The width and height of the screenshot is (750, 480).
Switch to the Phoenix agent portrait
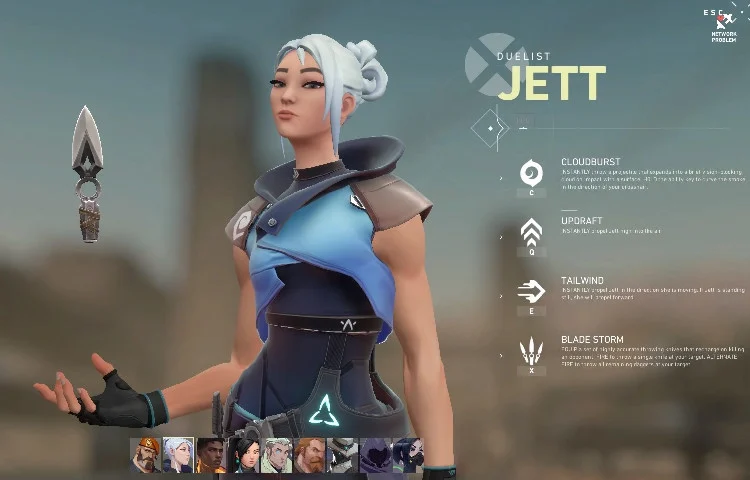(211, 455)
